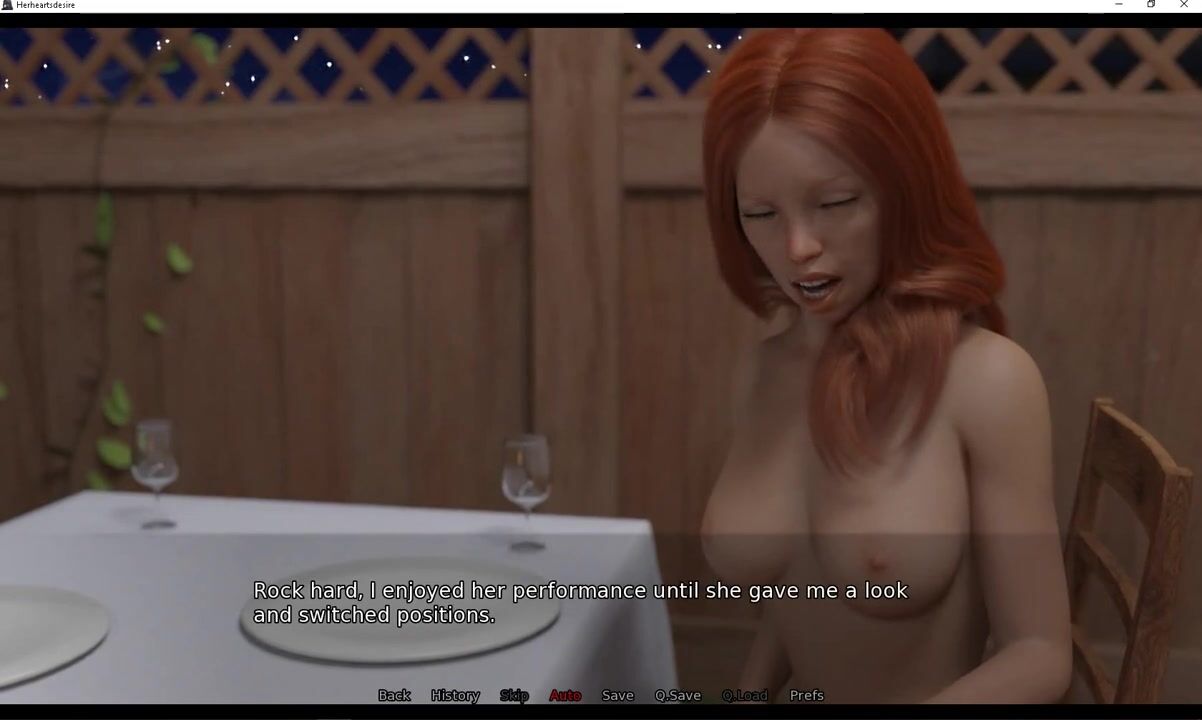This screenshot has width=1202, height=720.
Task: Close the game window
Action: [x=1184, y=5]
